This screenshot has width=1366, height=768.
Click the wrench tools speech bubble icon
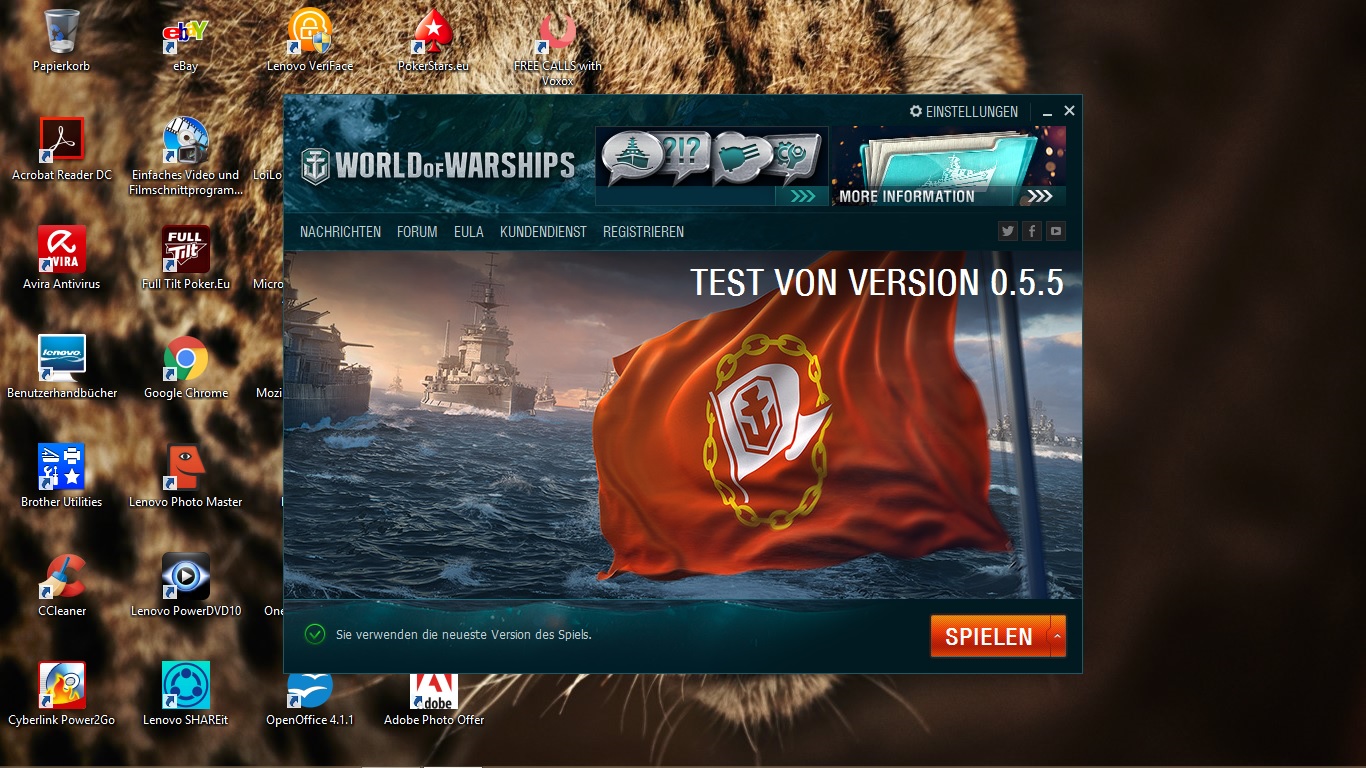[791, 152]
